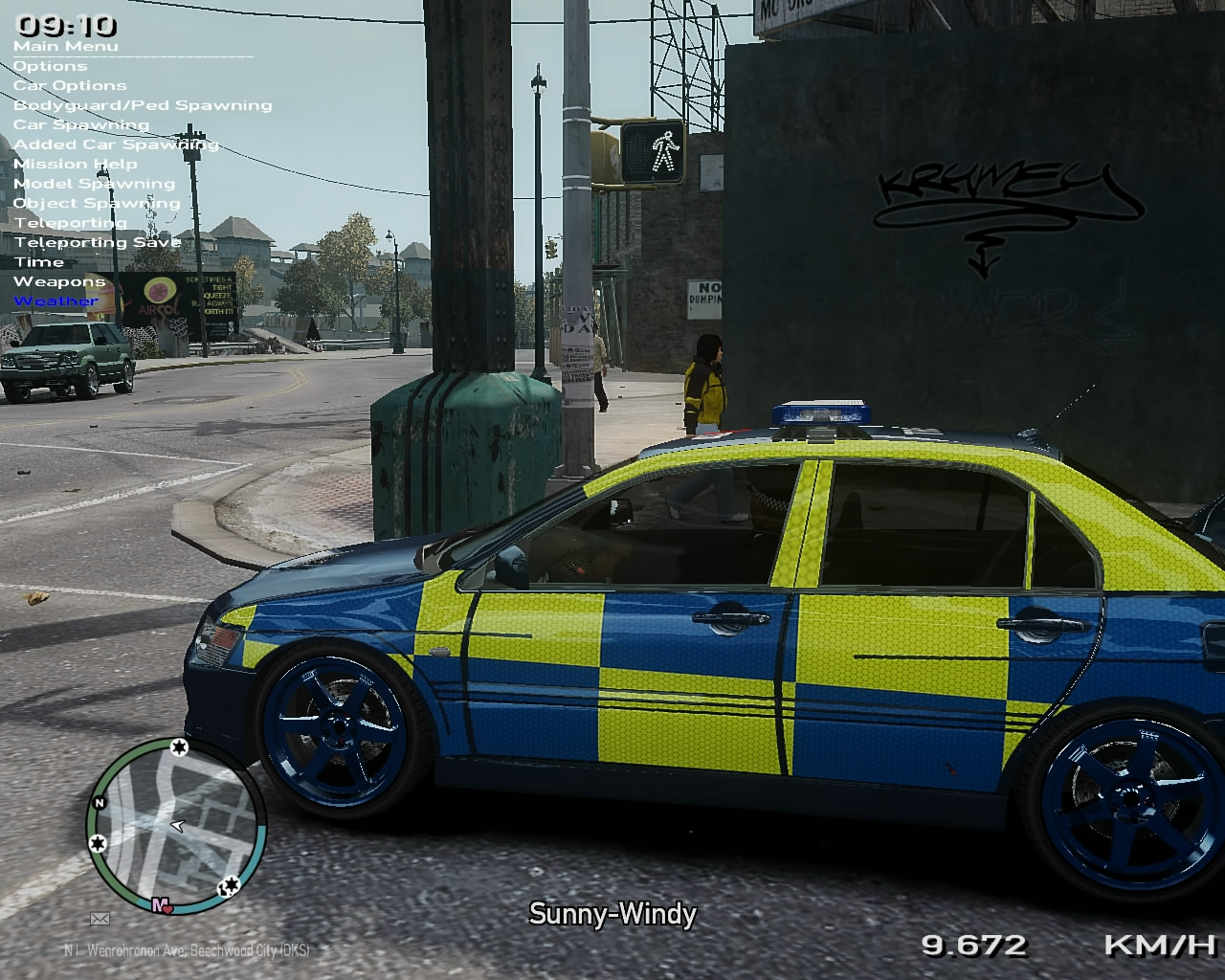Viewport: 1225px width, 980px height.
Task: Open Added Car Spawning menu
Action: click(x=116, y=145)
